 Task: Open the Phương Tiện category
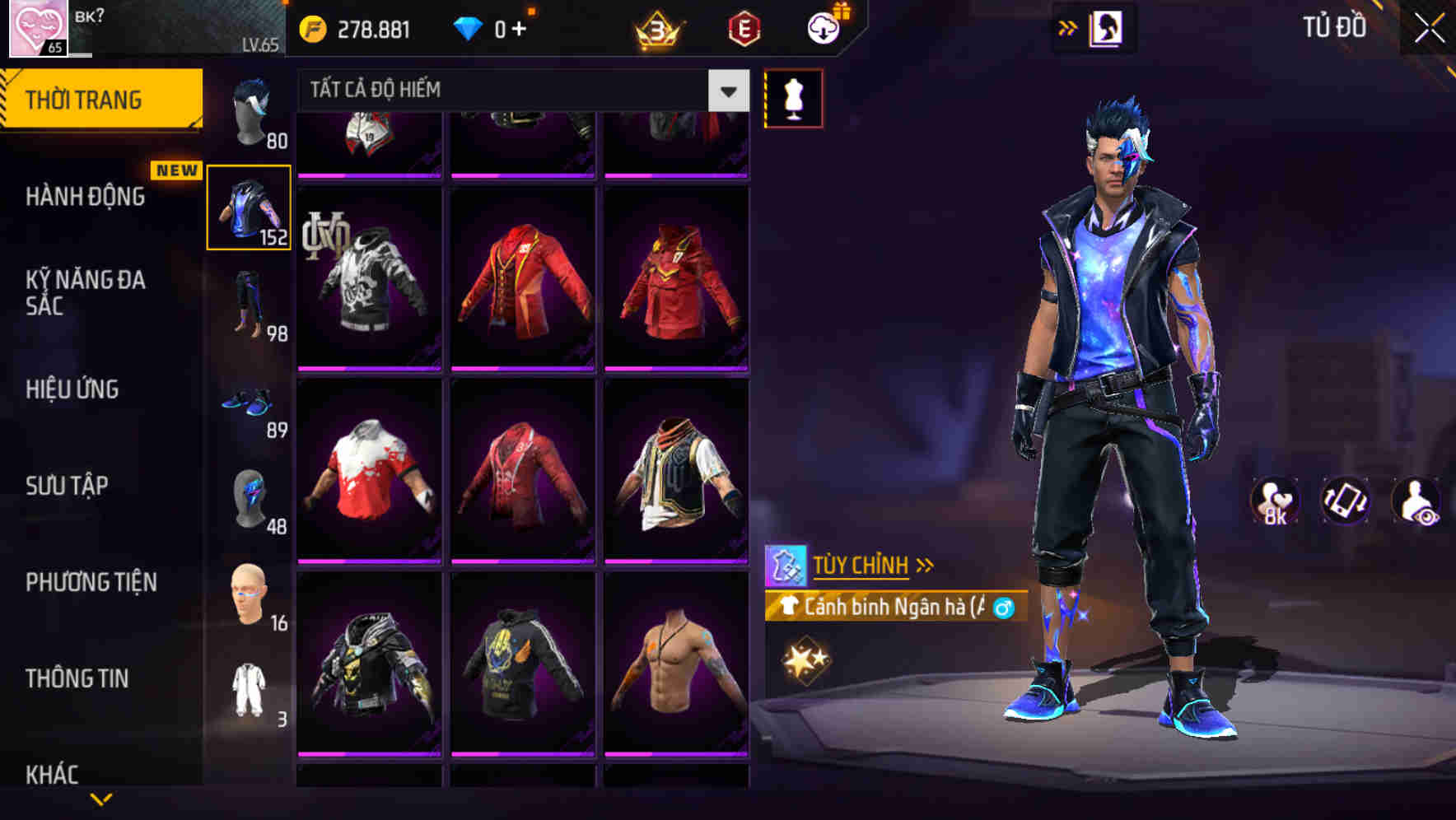[x=91, y=581]
